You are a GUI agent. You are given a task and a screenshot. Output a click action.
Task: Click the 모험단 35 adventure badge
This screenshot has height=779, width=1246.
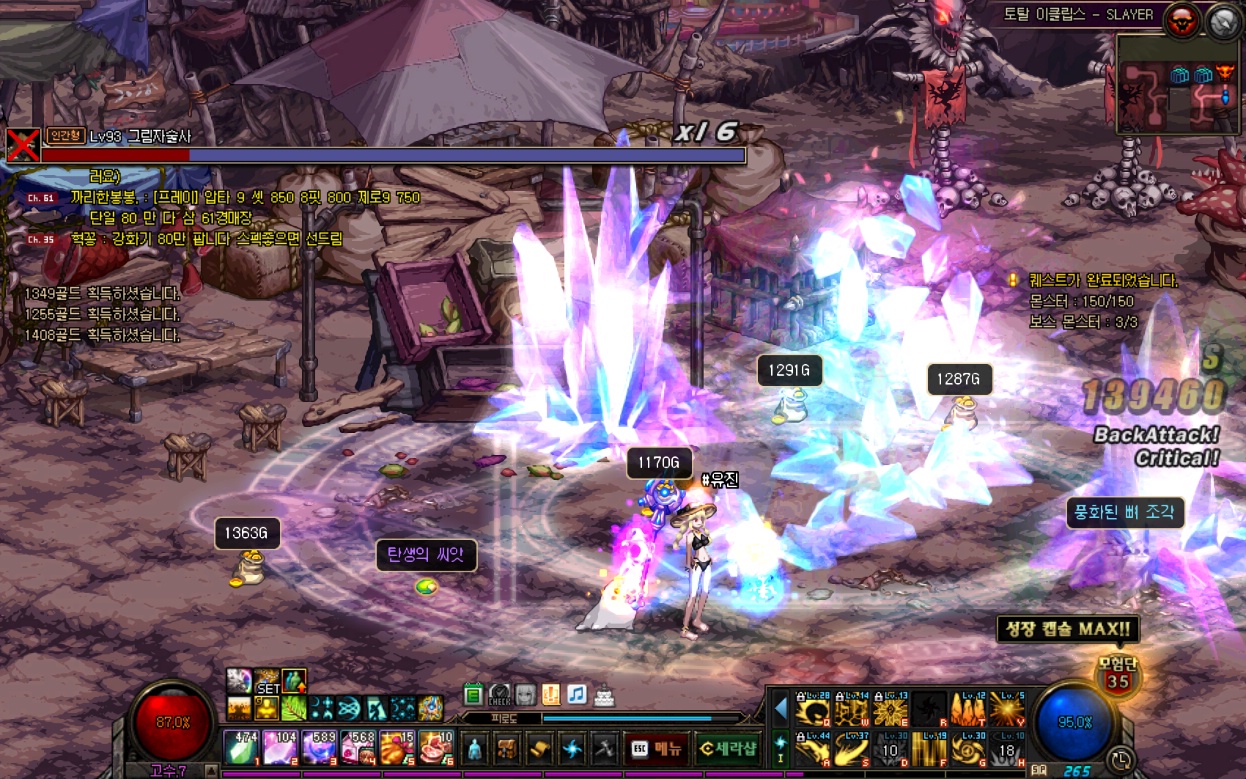point(1117,676)
